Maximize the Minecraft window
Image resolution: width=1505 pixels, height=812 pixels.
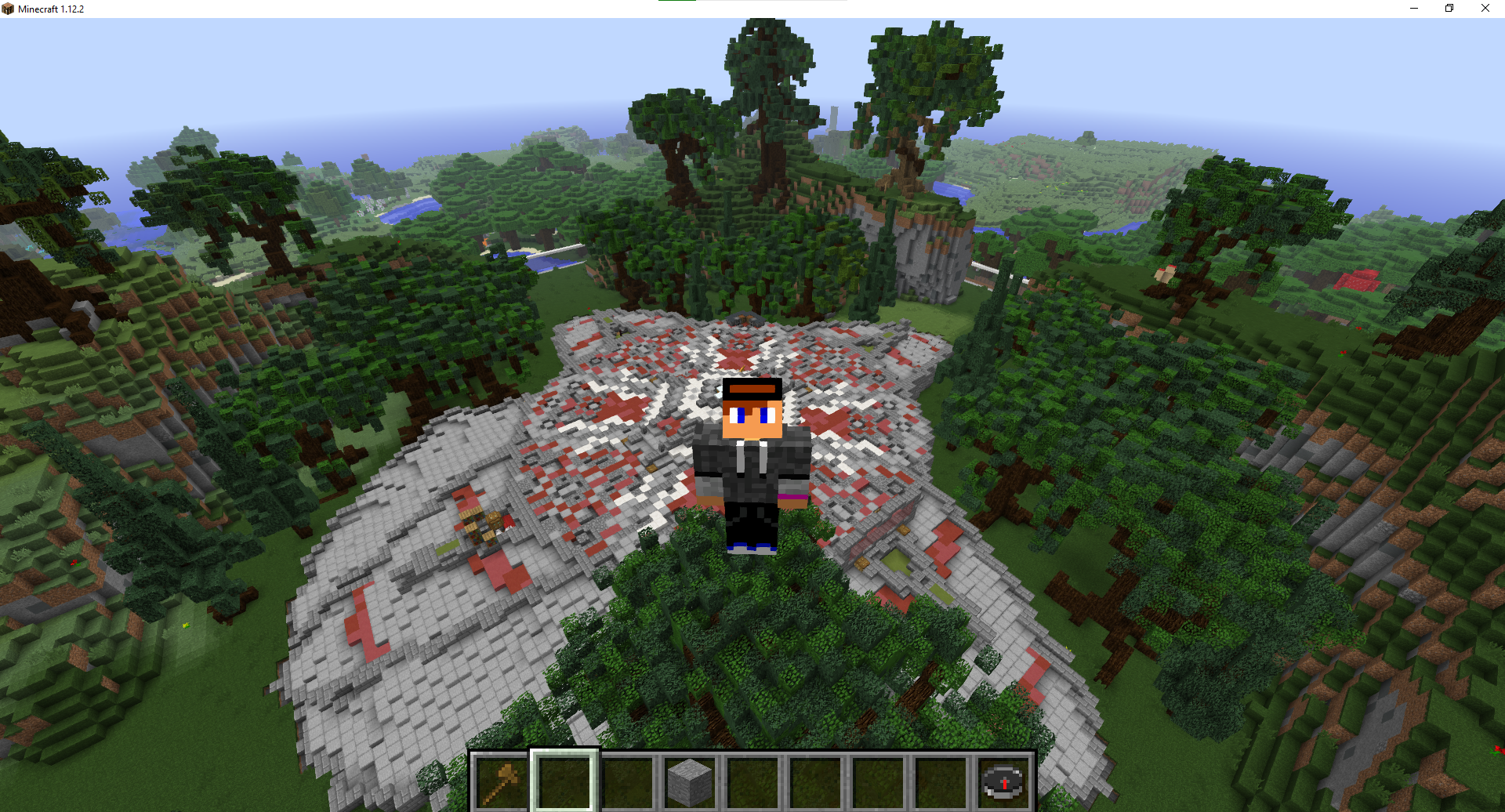(x=1449, y=9)
